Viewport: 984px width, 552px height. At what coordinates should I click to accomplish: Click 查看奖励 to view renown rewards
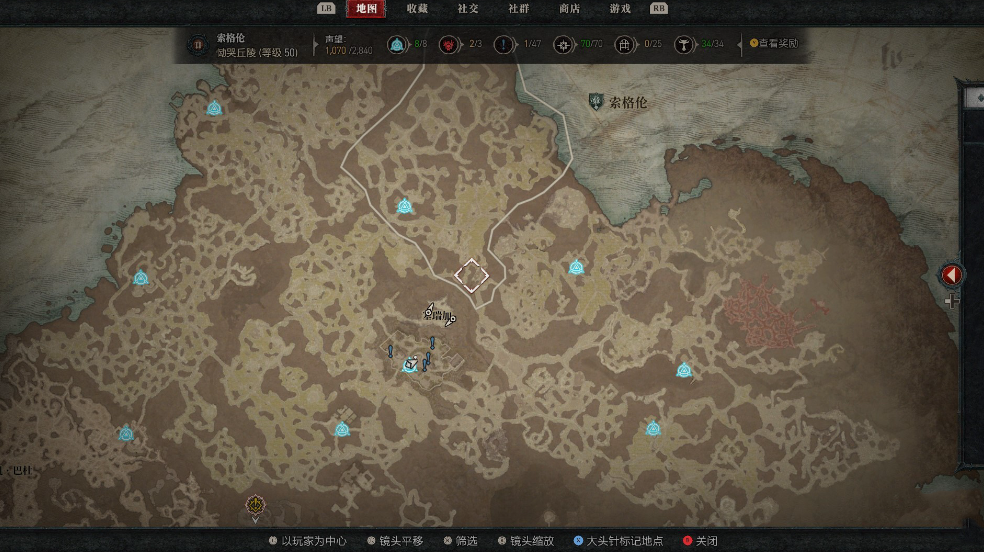774,44
